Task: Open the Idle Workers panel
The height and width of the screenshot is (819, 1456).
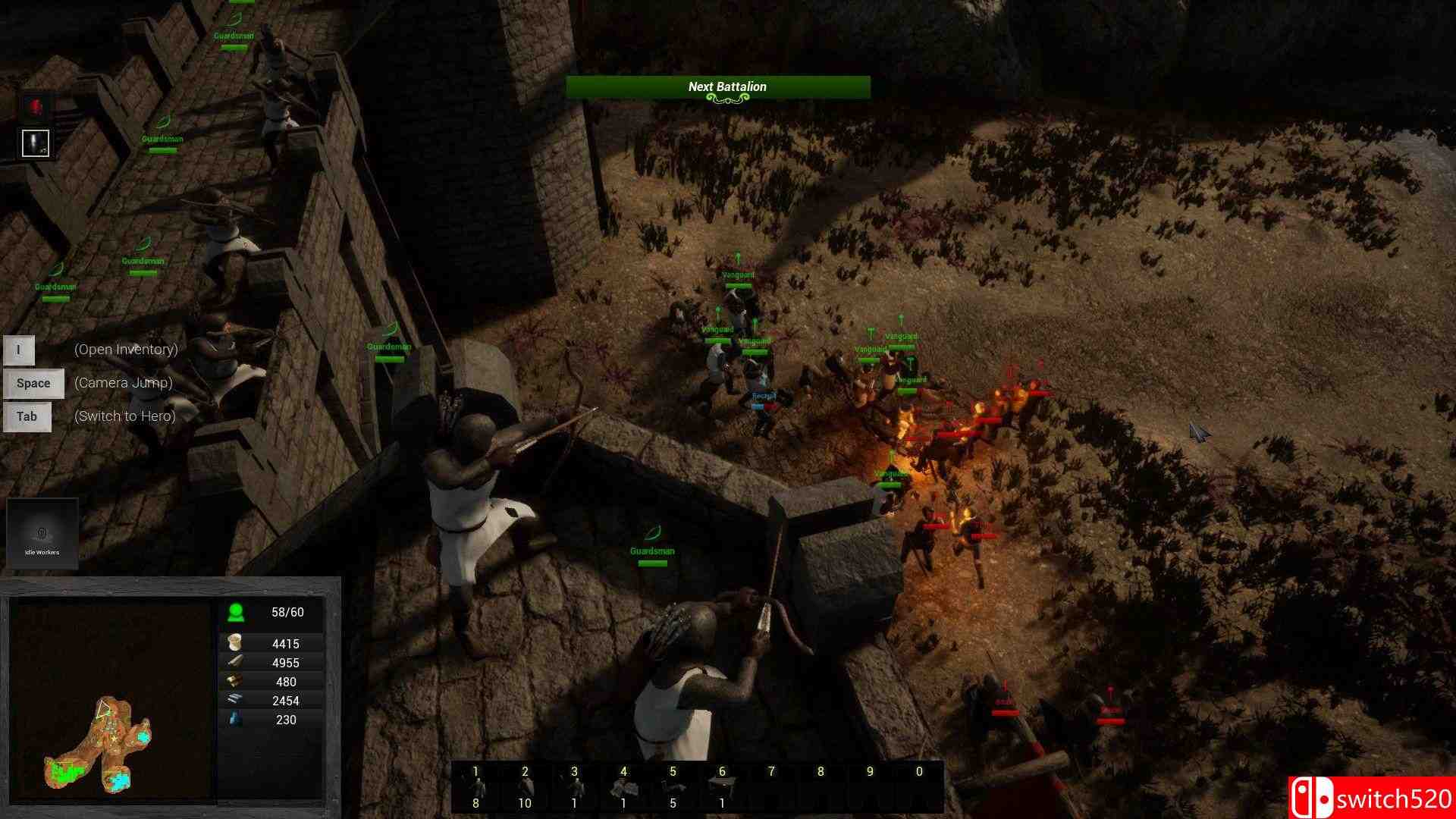Action: (x=42, y=534)
